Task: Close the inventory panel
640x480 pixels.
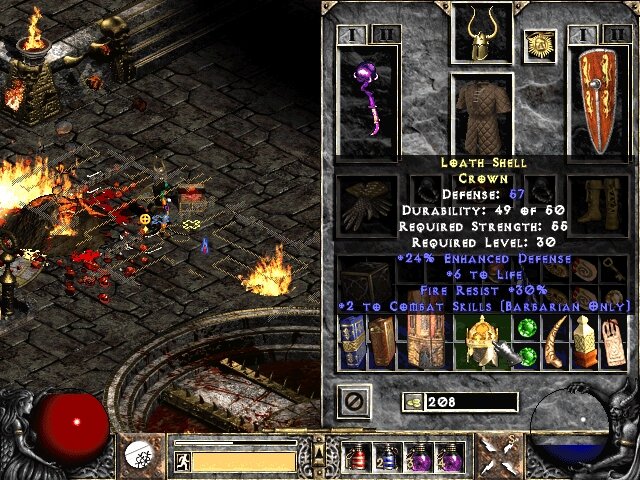Action: [x=355, y=401]
